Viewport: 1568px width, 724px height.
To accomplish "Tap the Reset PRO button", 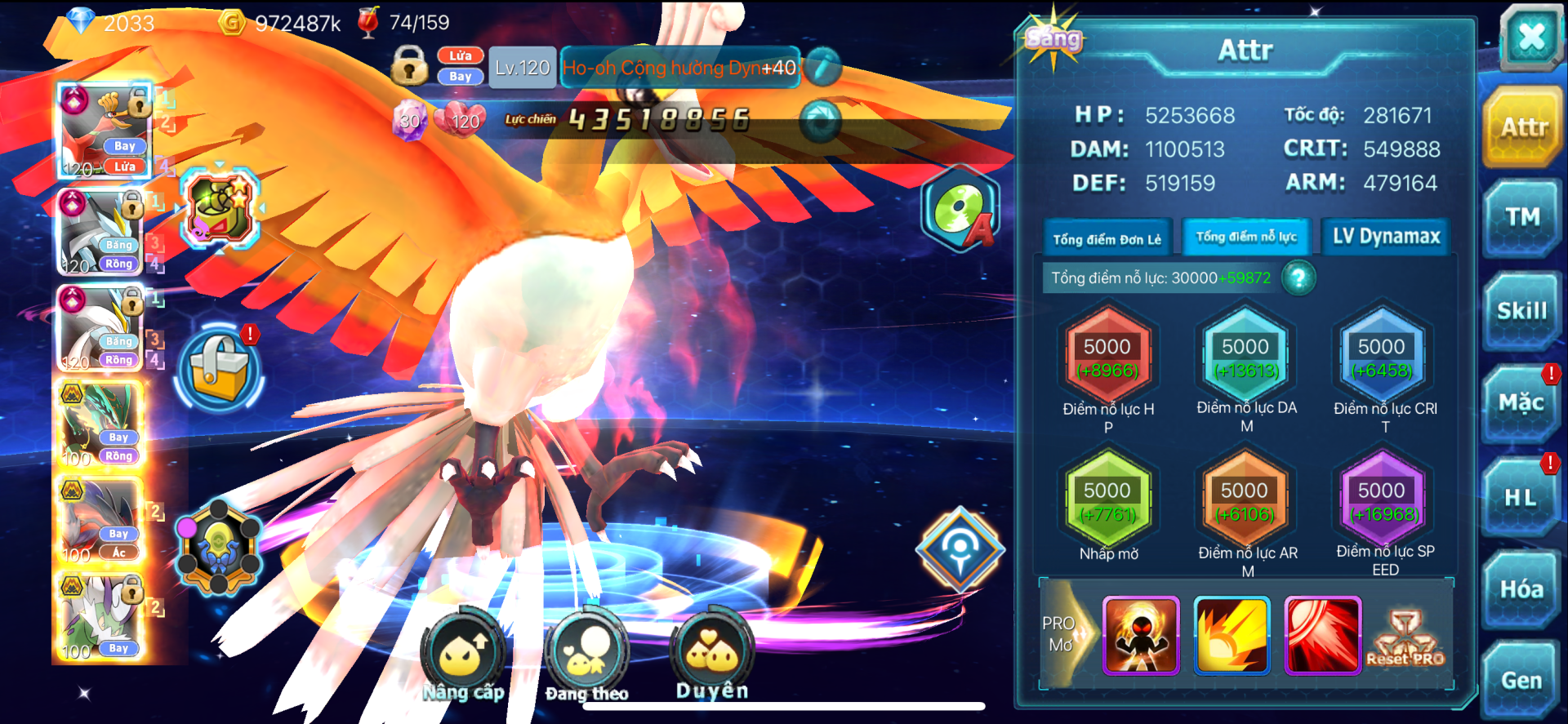I will click(1405, 638).
